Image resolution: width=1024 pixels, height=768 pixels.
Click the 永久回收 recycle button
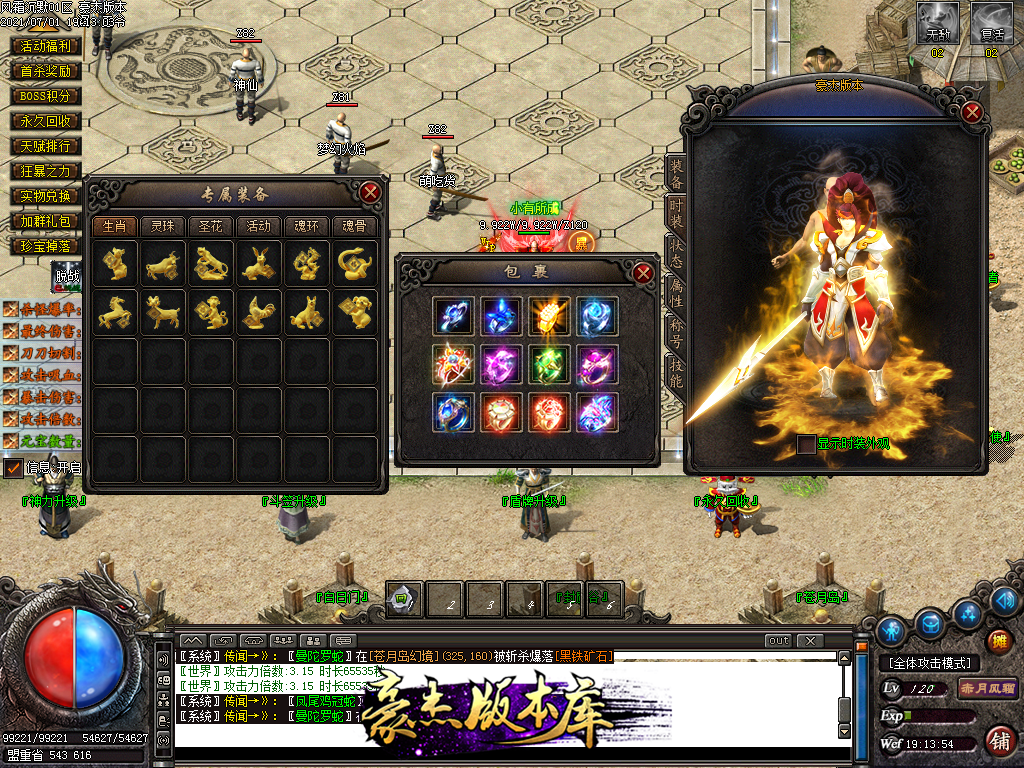(x=46, y=121)
